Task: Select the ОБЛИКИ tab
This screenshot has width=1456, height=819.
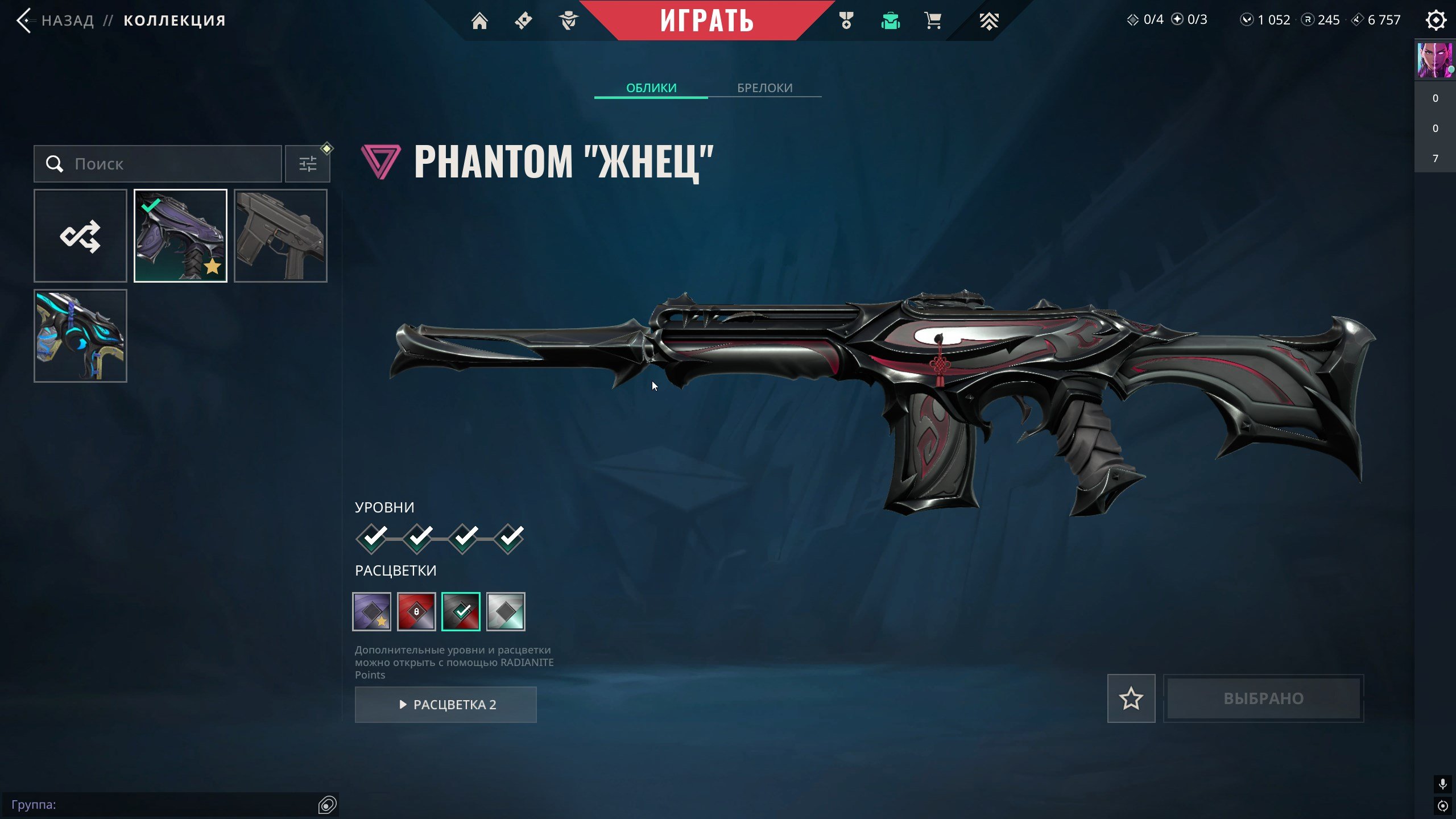Action: coord(651,88)
